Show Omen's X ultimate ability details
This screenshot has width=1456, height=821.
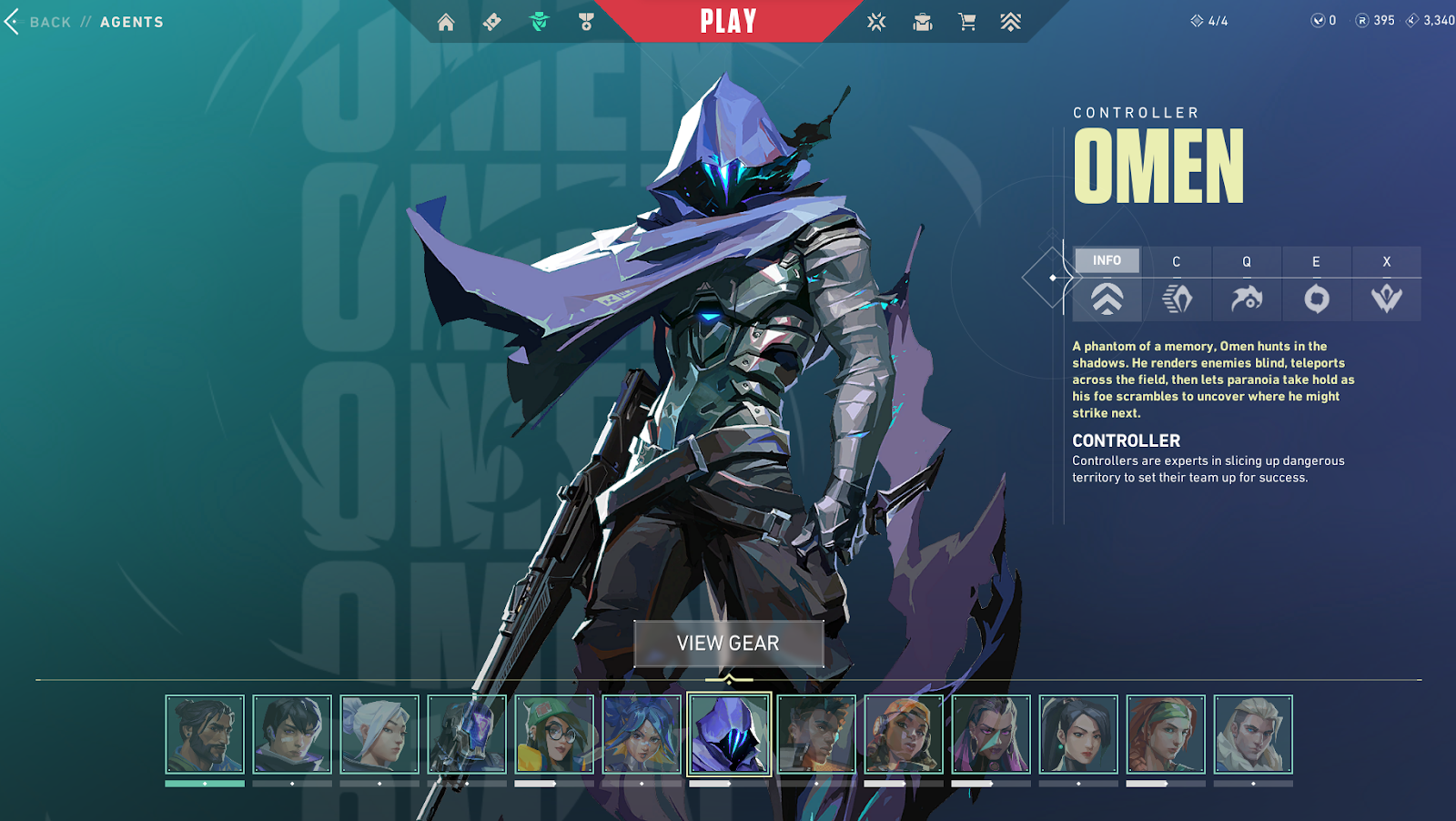tap(1386, 284)
